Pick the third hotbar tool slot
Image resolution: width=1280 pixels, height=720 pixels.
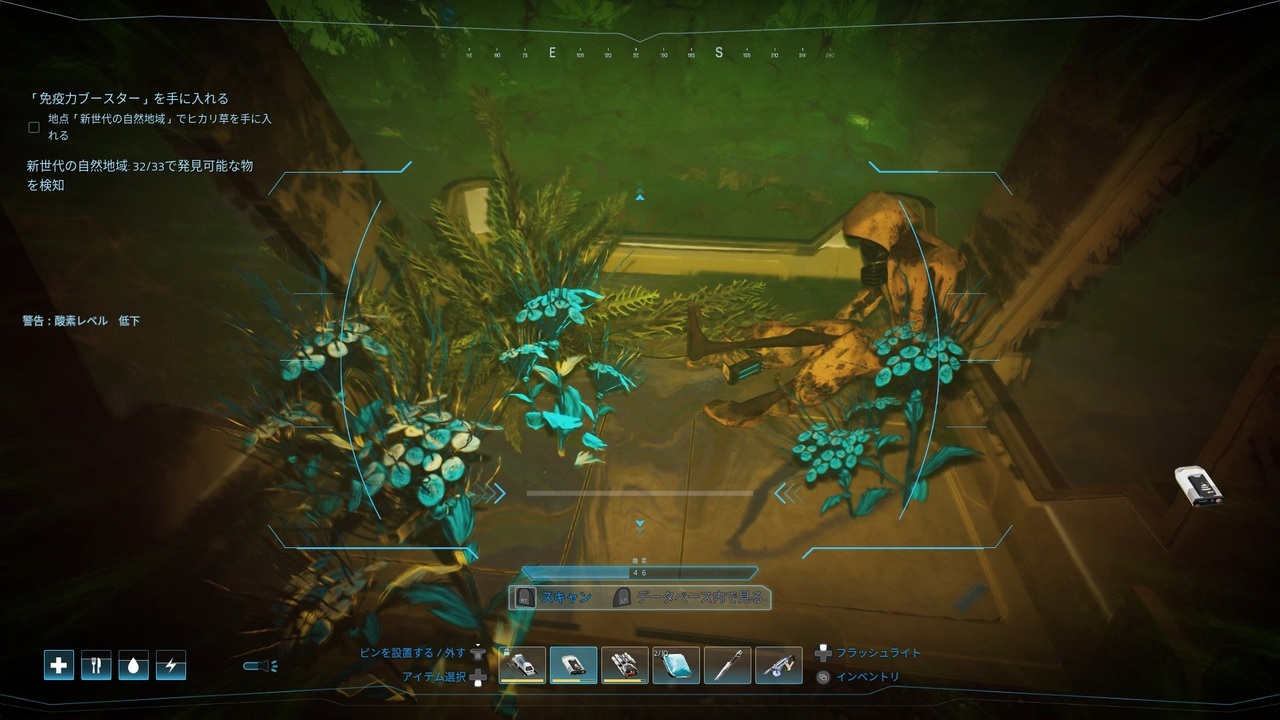625,665
